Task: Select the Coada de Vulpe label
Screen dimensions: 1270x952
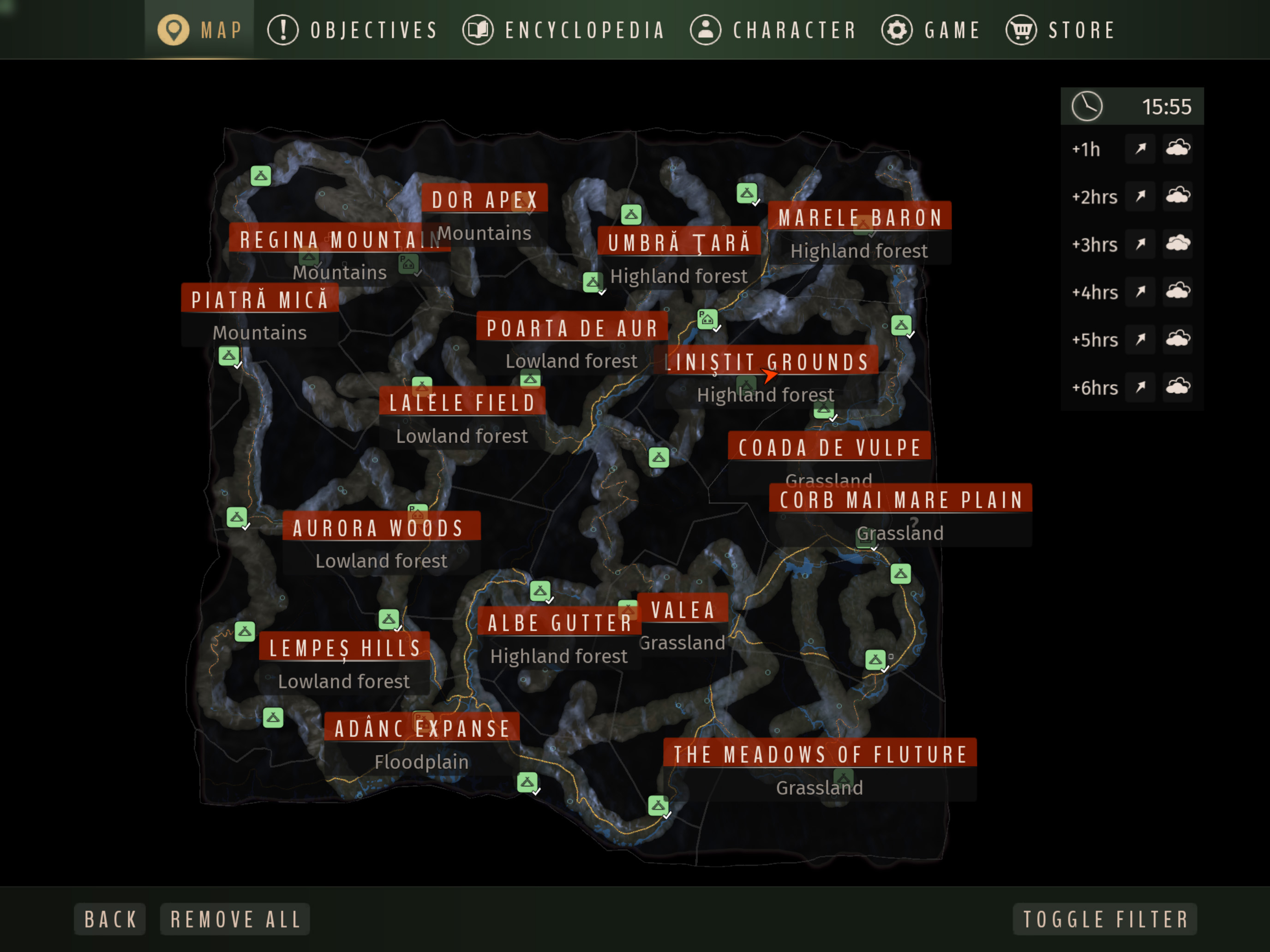Action: (x=829, y=447)
